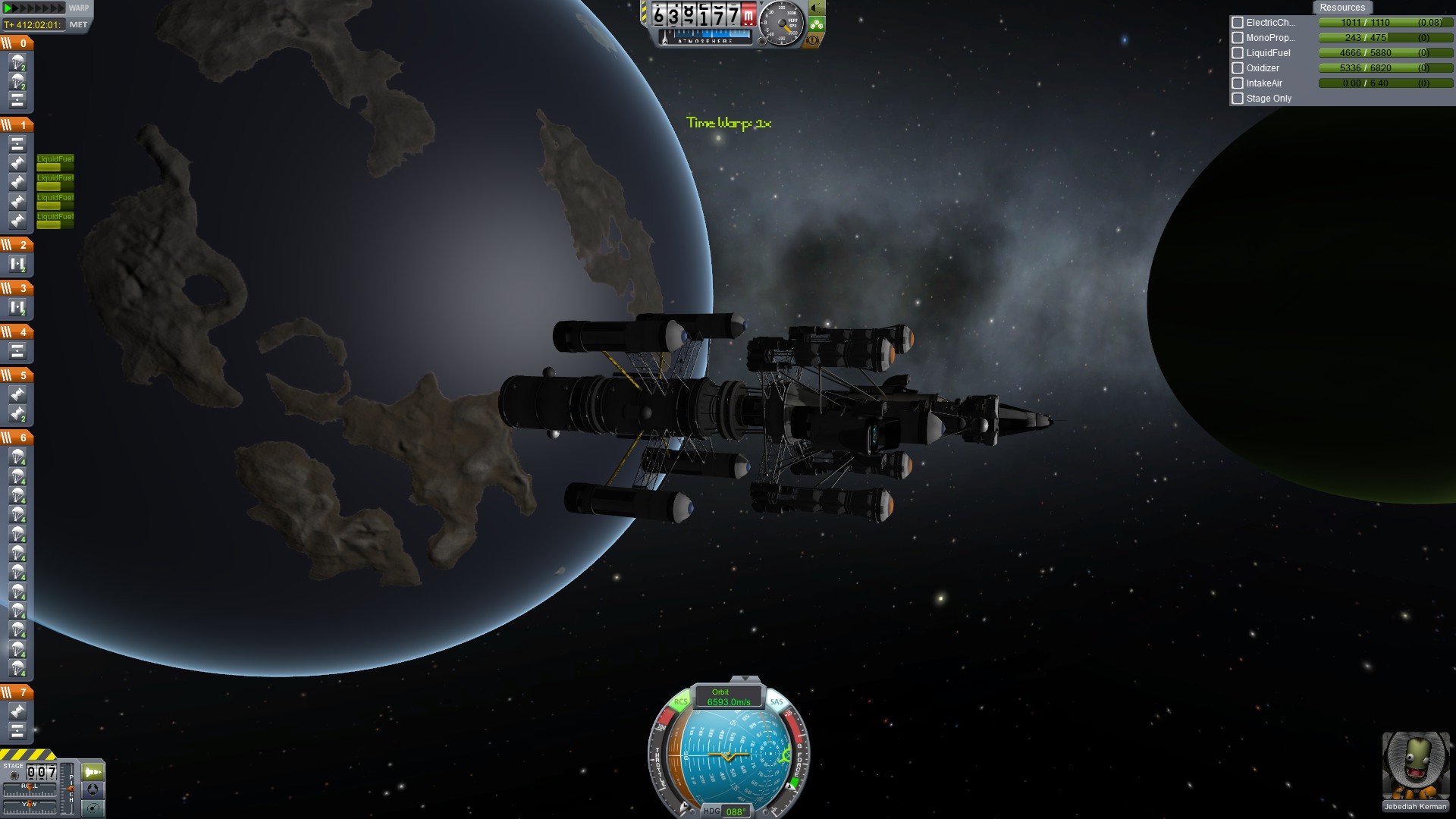Toggle the ElectricCharge resource checkbox
Screen dimensions: 1456x819
click(1238, 23)
